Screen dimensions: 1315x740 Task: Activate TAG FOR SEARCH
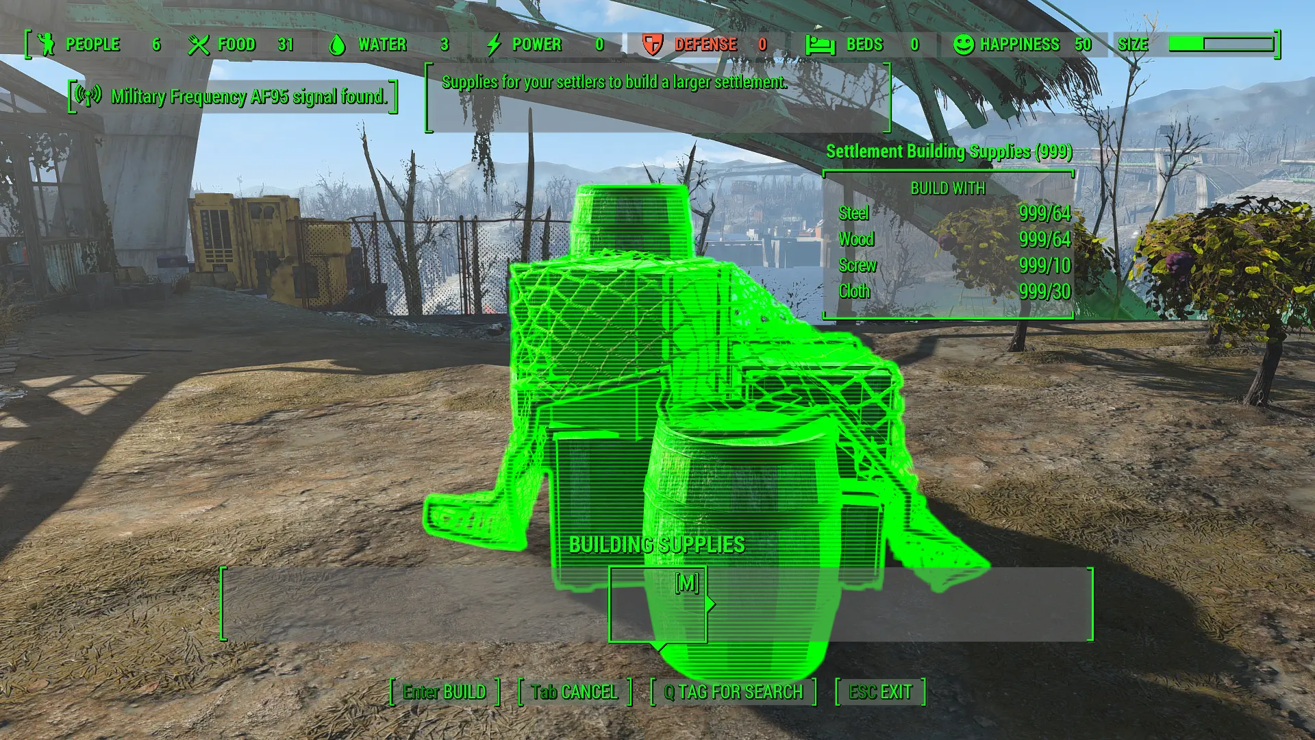pyautogui.click(x=733, y=692)
